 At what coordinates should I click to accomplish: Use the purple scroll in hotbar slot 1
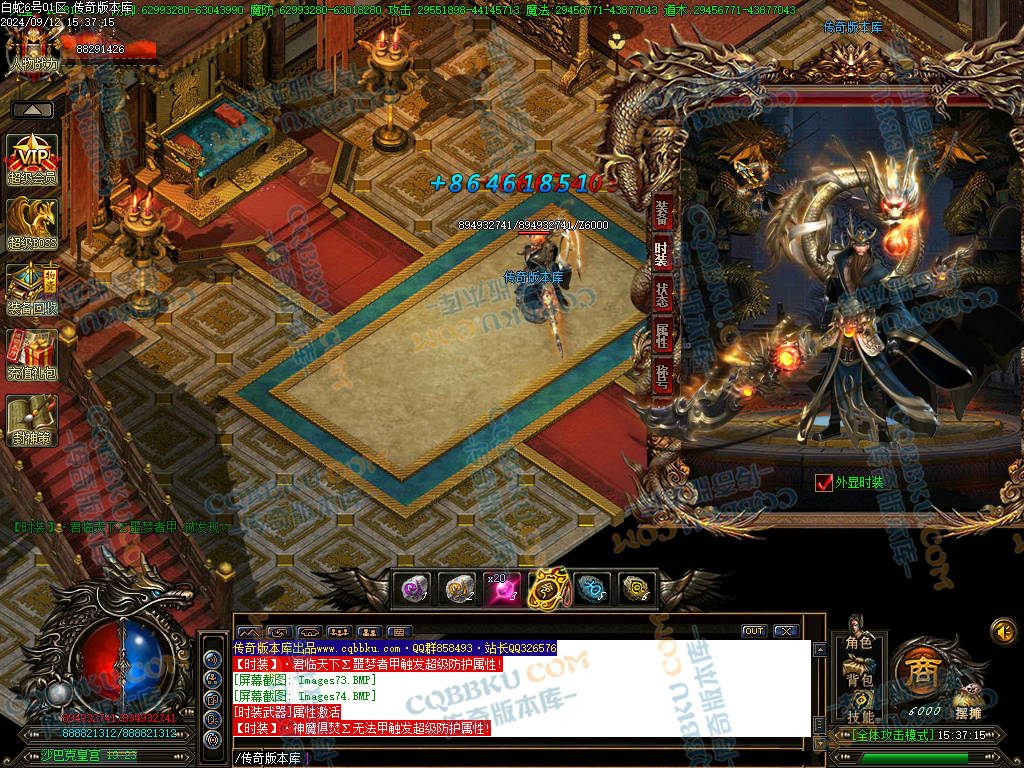[x=412, y=589]
